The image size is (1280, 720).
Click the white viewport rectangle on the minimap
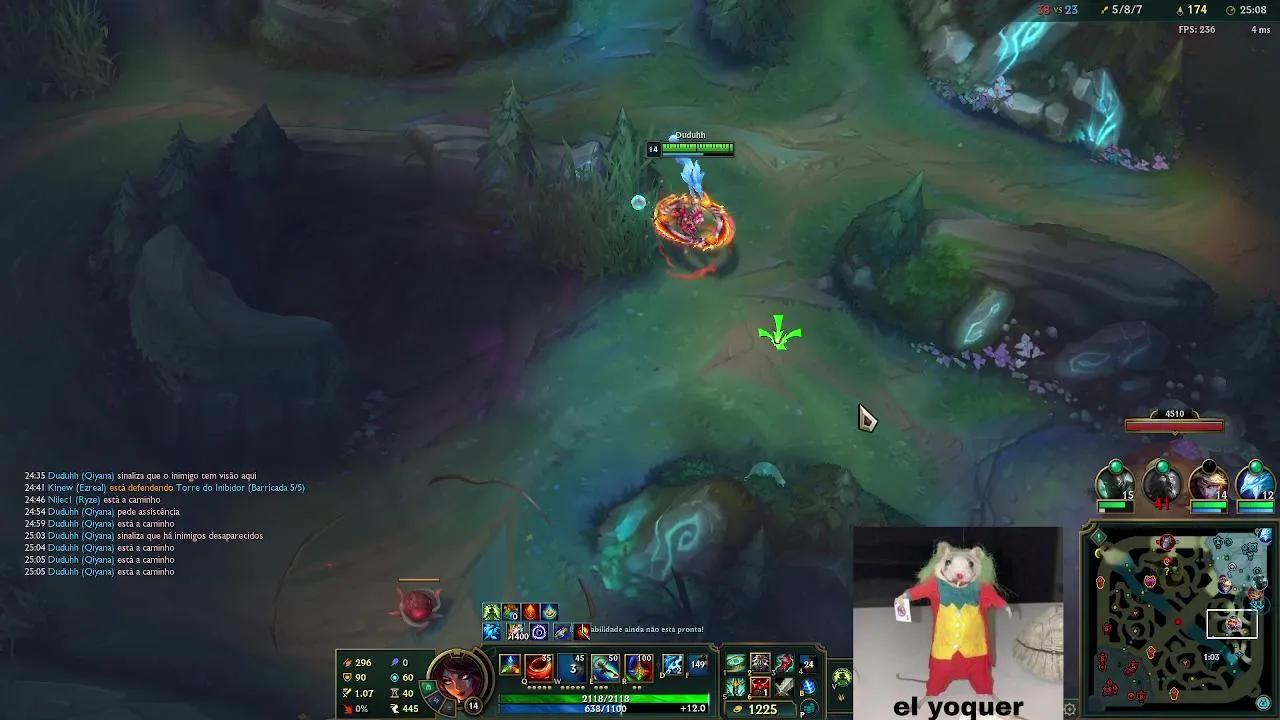[1233, 625]
